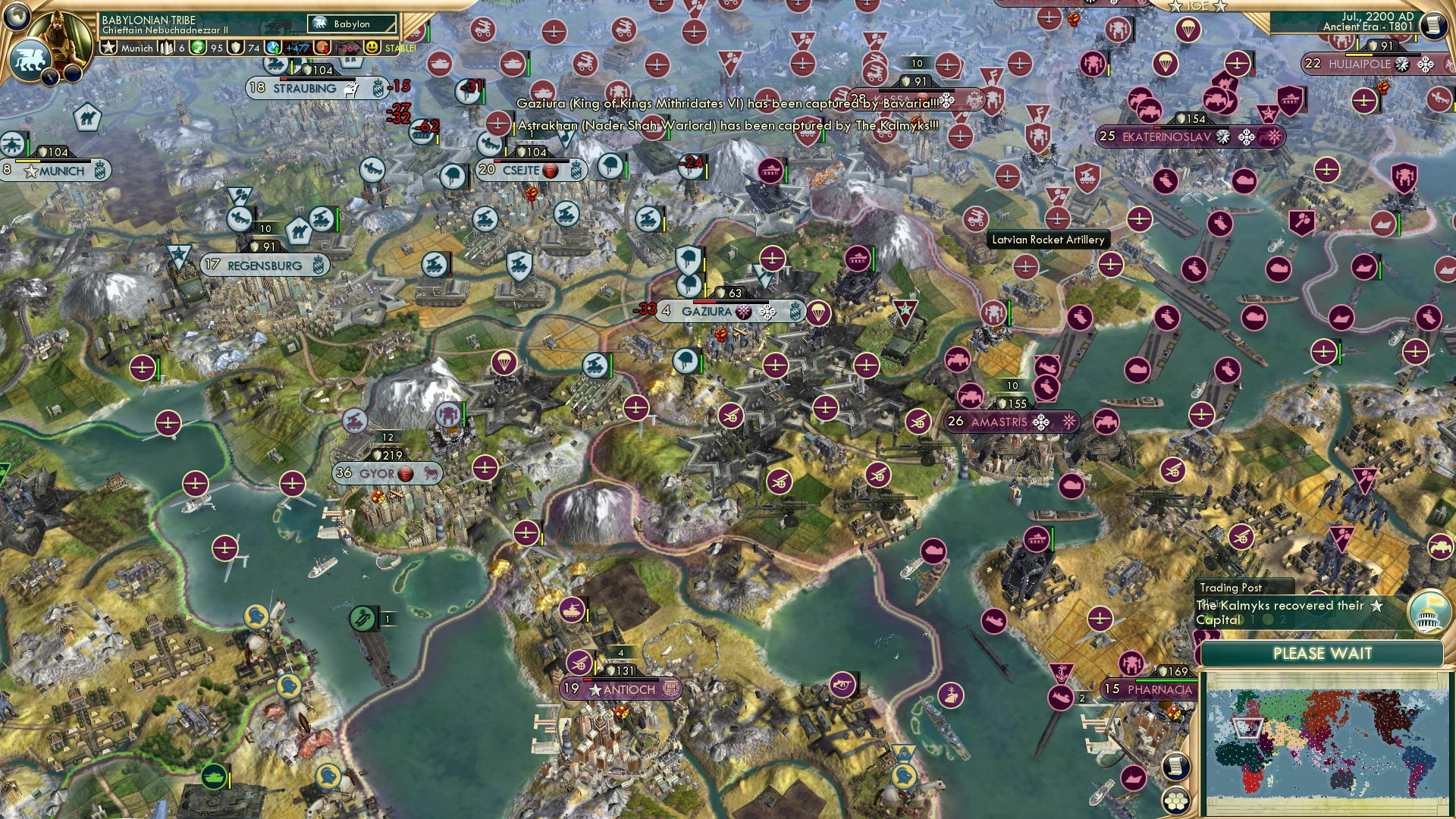Open the notification log scroll icon top-right
The image size is (1456, 819).
1433,25
